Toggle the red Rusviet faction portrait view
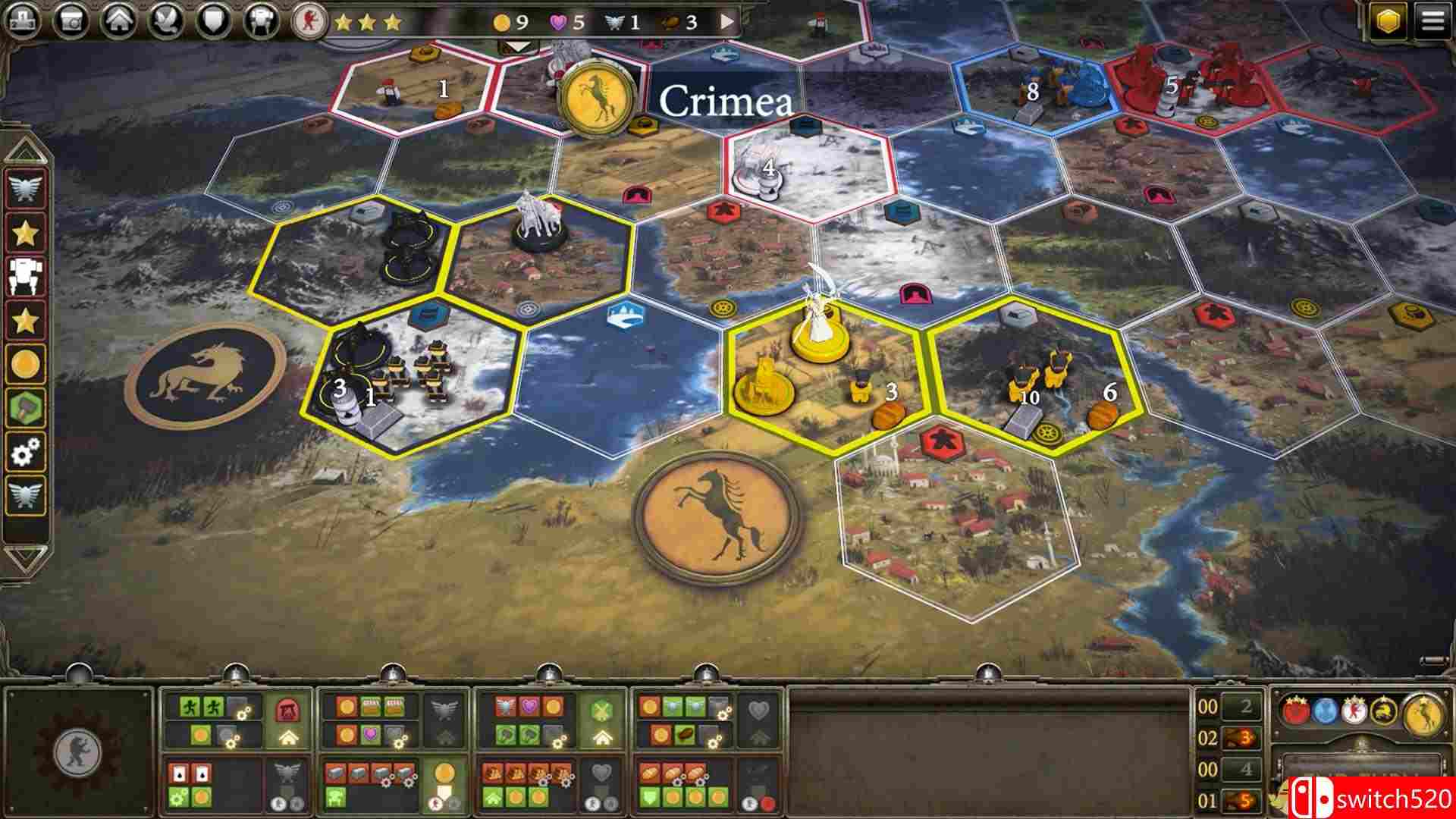Screen dimensions: 1456x819 click(1297, 711)
